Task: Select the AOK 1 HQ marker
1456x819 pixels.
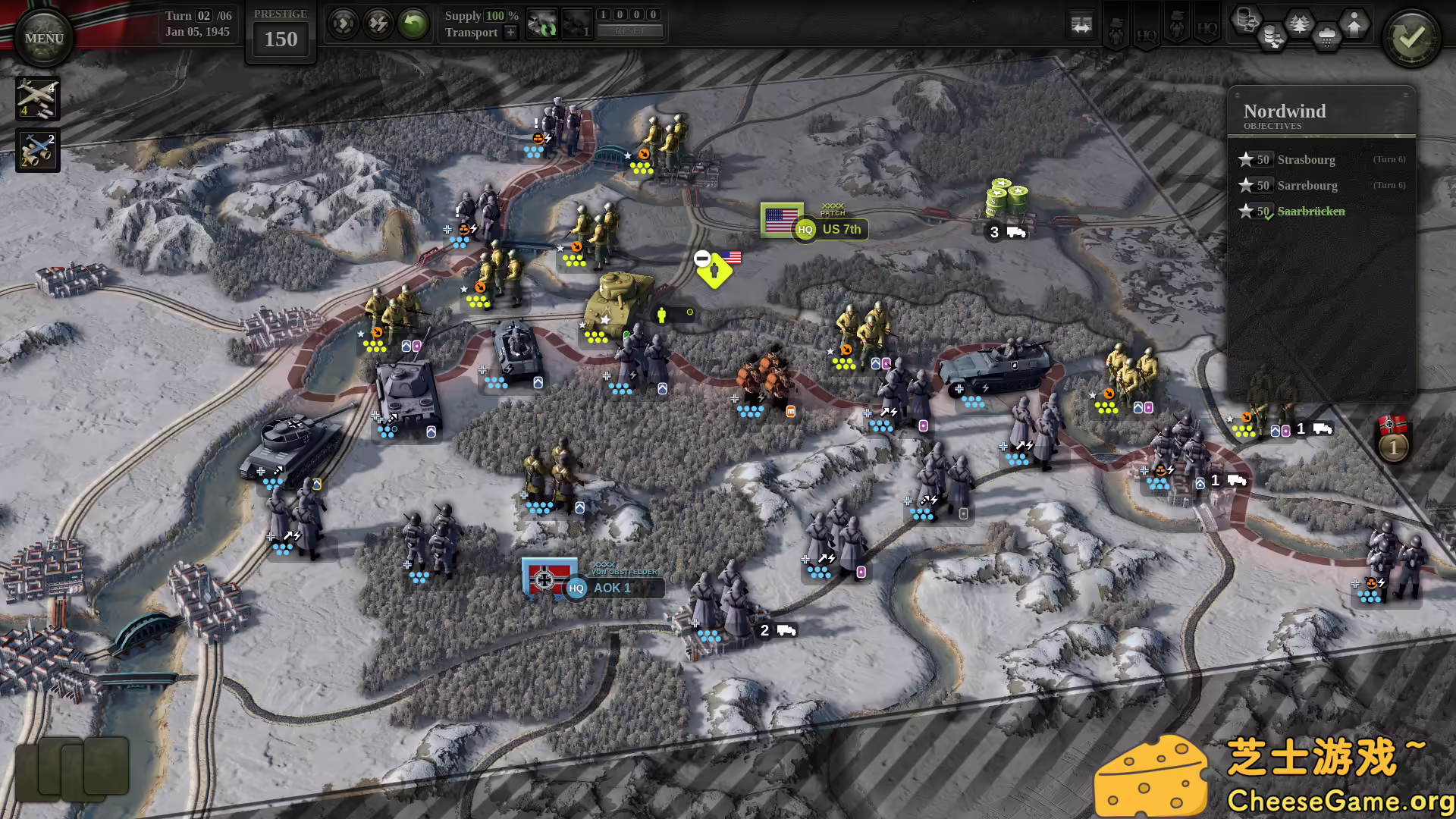Action: 601,588
